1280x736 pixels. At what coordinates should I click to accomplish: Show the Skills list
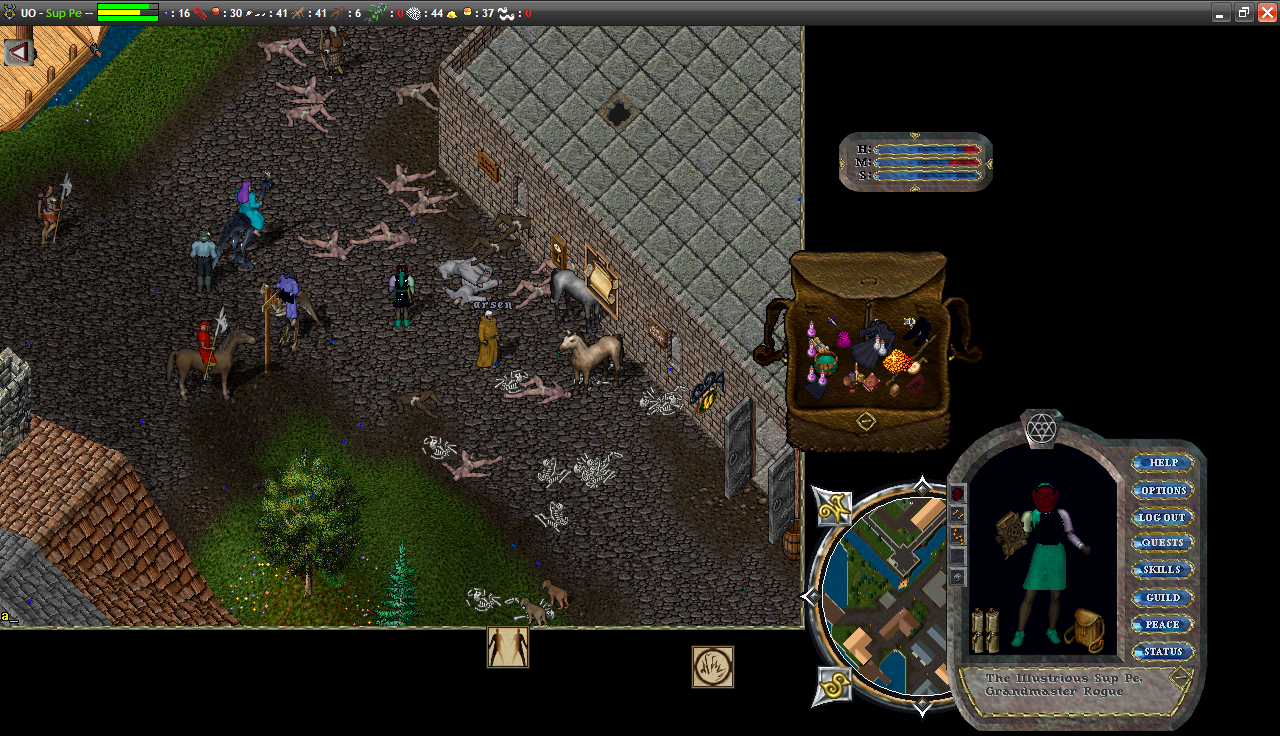point(1163,570)
